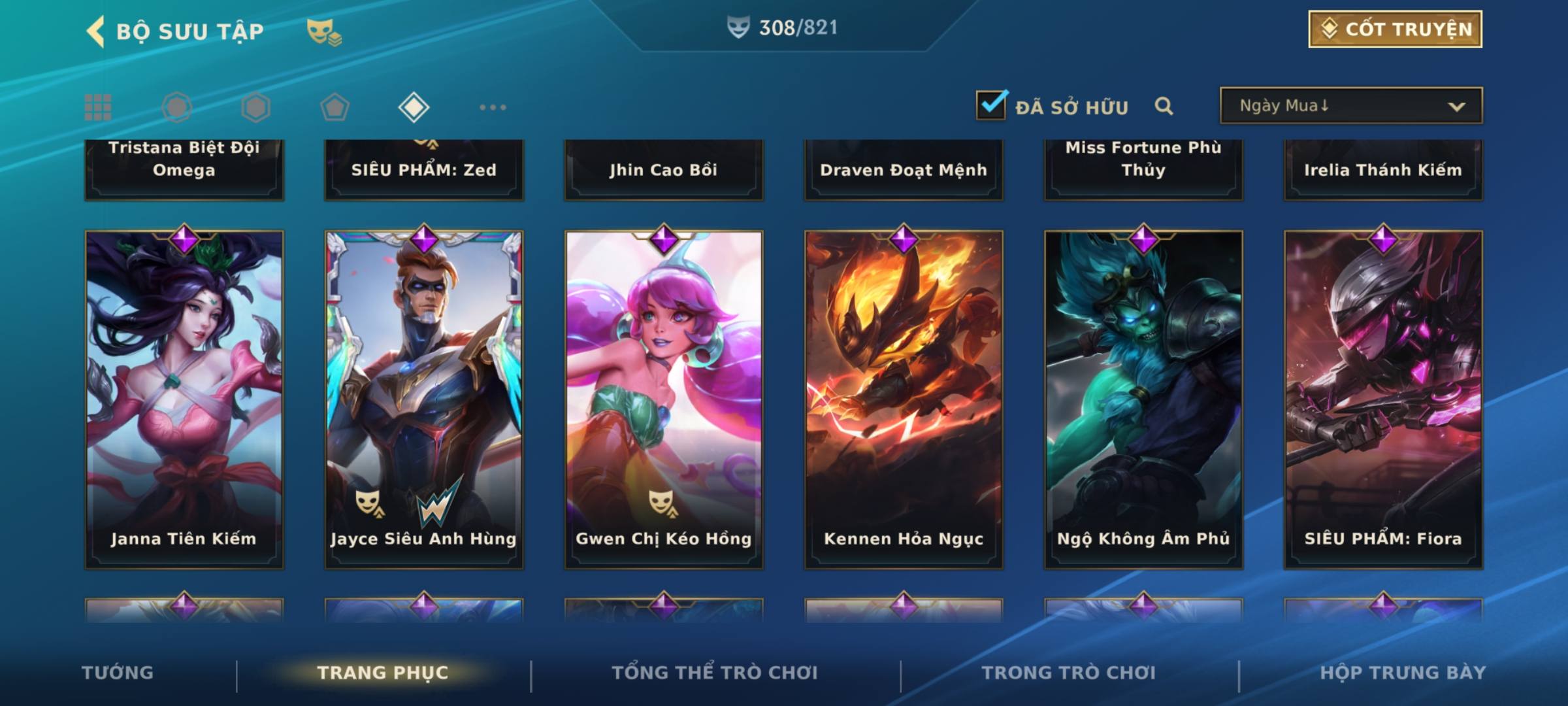Select the grid all-rarities filter
Viewport: 1568px width, 706px height.
click(98, 107)
